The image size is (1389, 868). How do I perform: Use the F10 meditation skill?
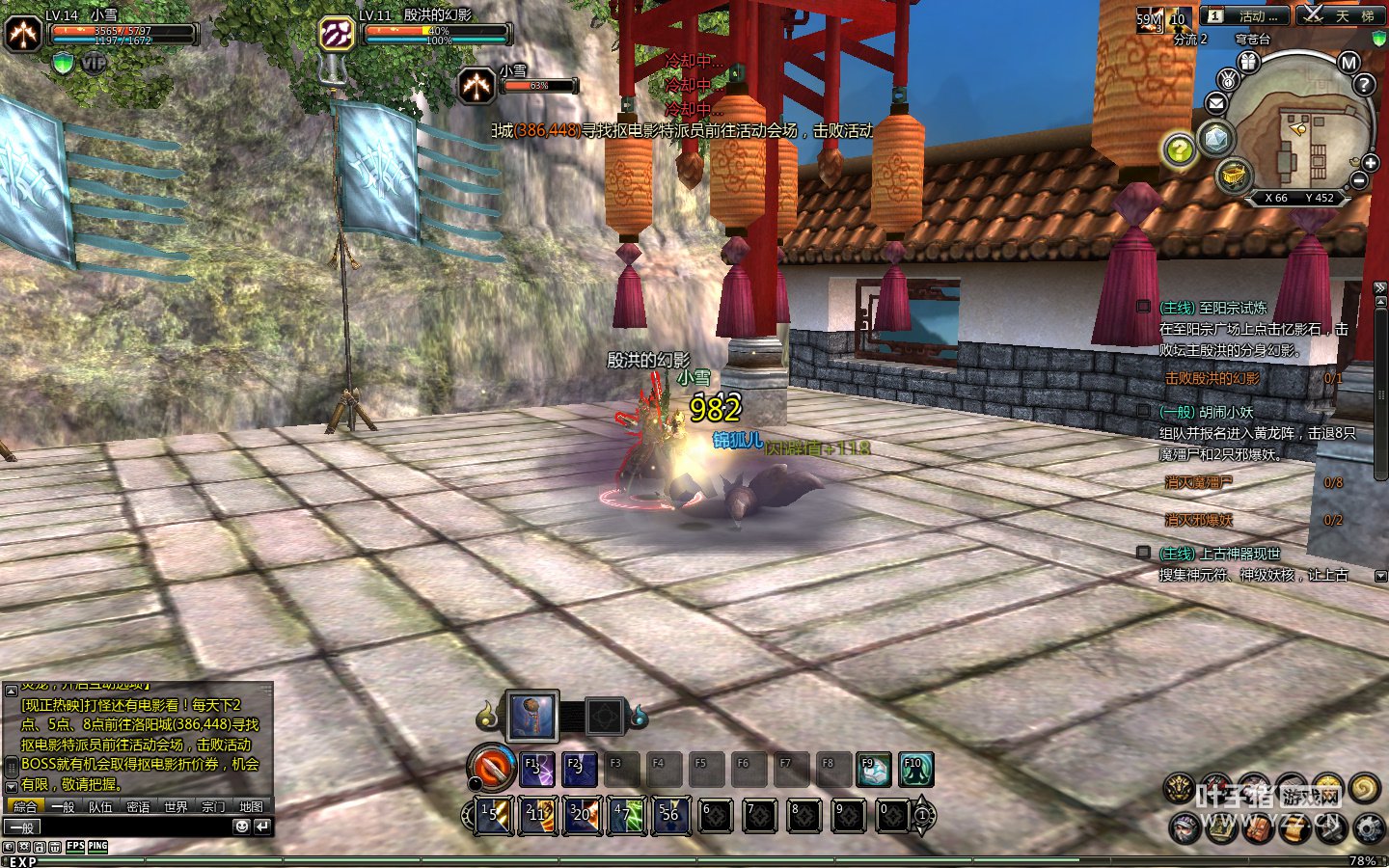(x=915, y=769)
